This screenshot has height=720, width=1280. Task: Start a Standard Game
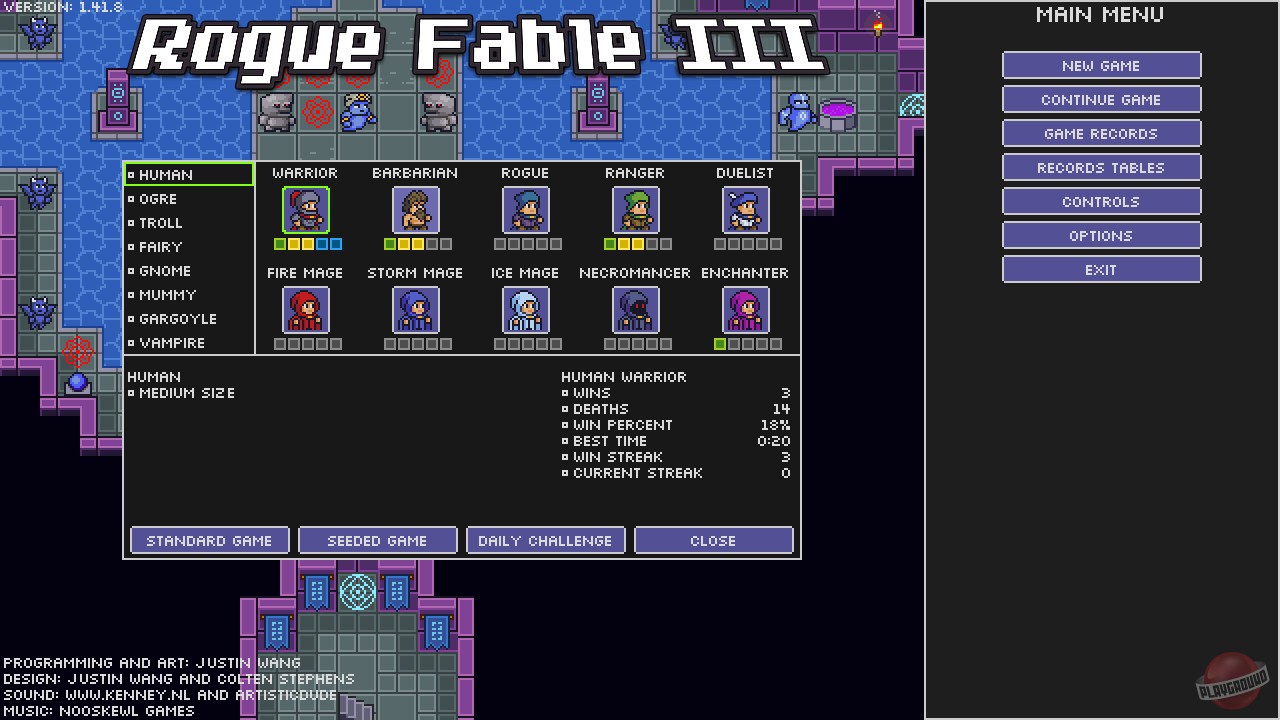(209, 540)
